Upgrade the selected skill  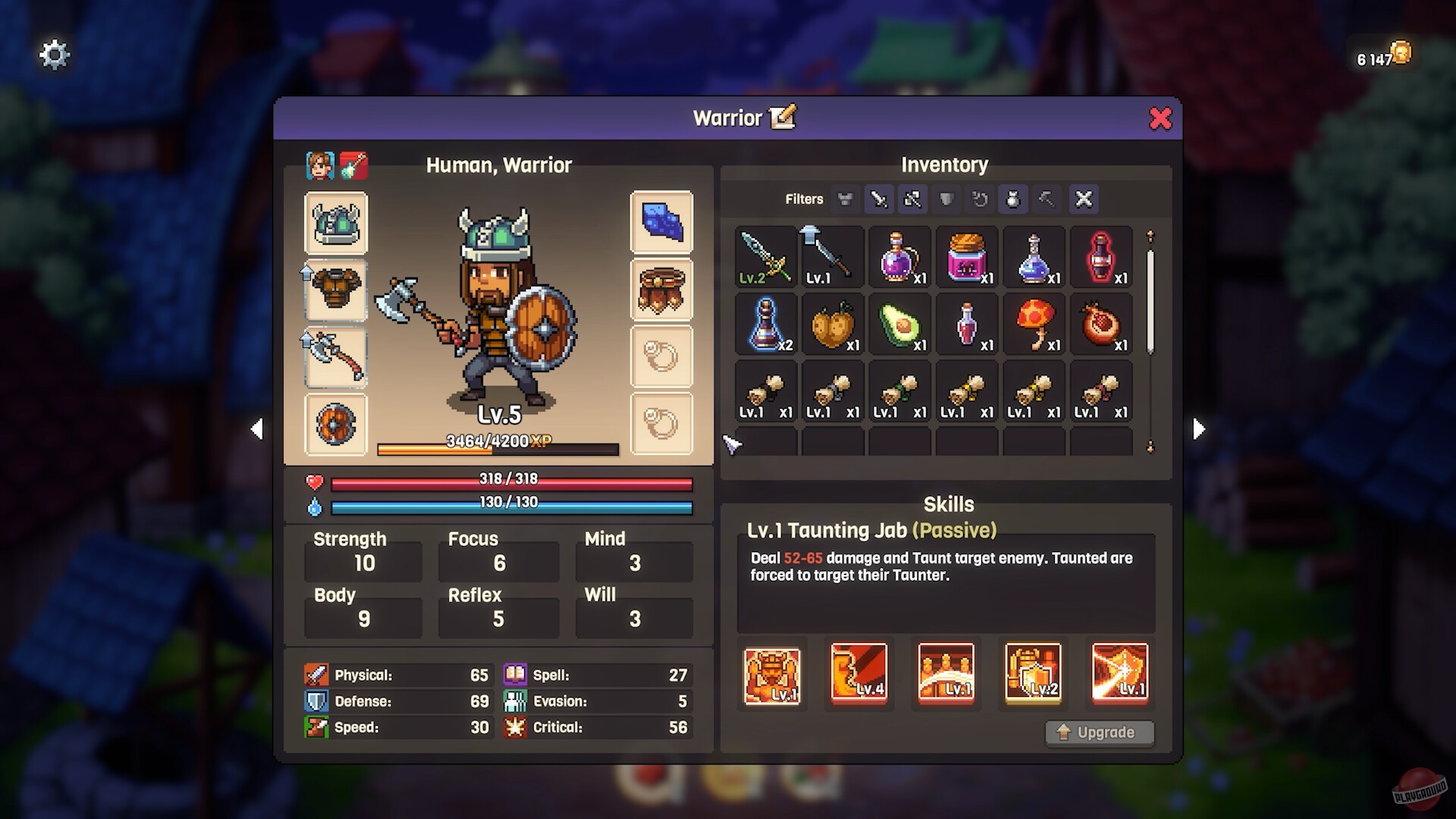pos(1099,733)
